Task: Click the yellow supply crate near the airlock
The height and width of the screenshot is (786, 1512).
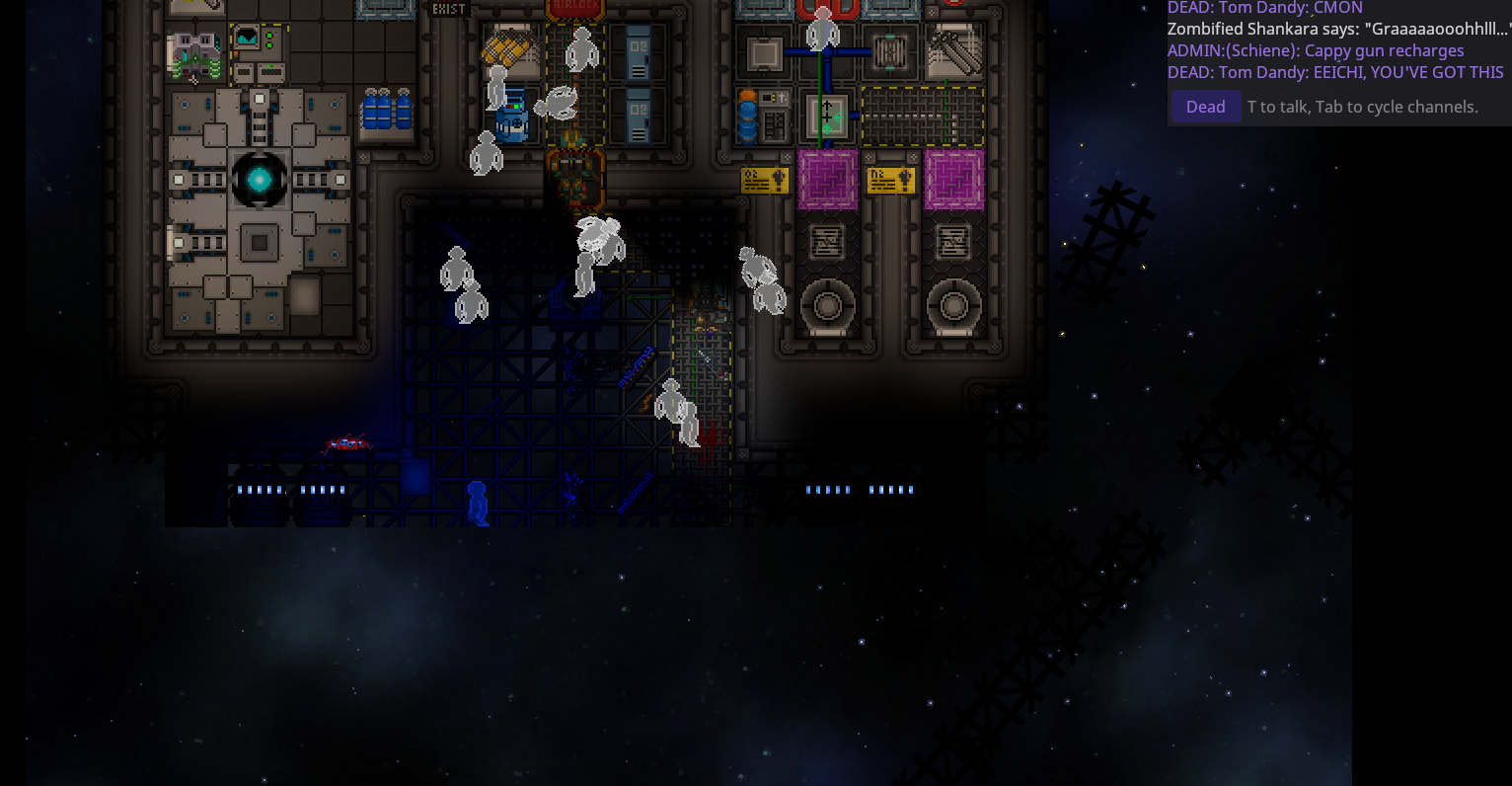Action: point(508,47)
